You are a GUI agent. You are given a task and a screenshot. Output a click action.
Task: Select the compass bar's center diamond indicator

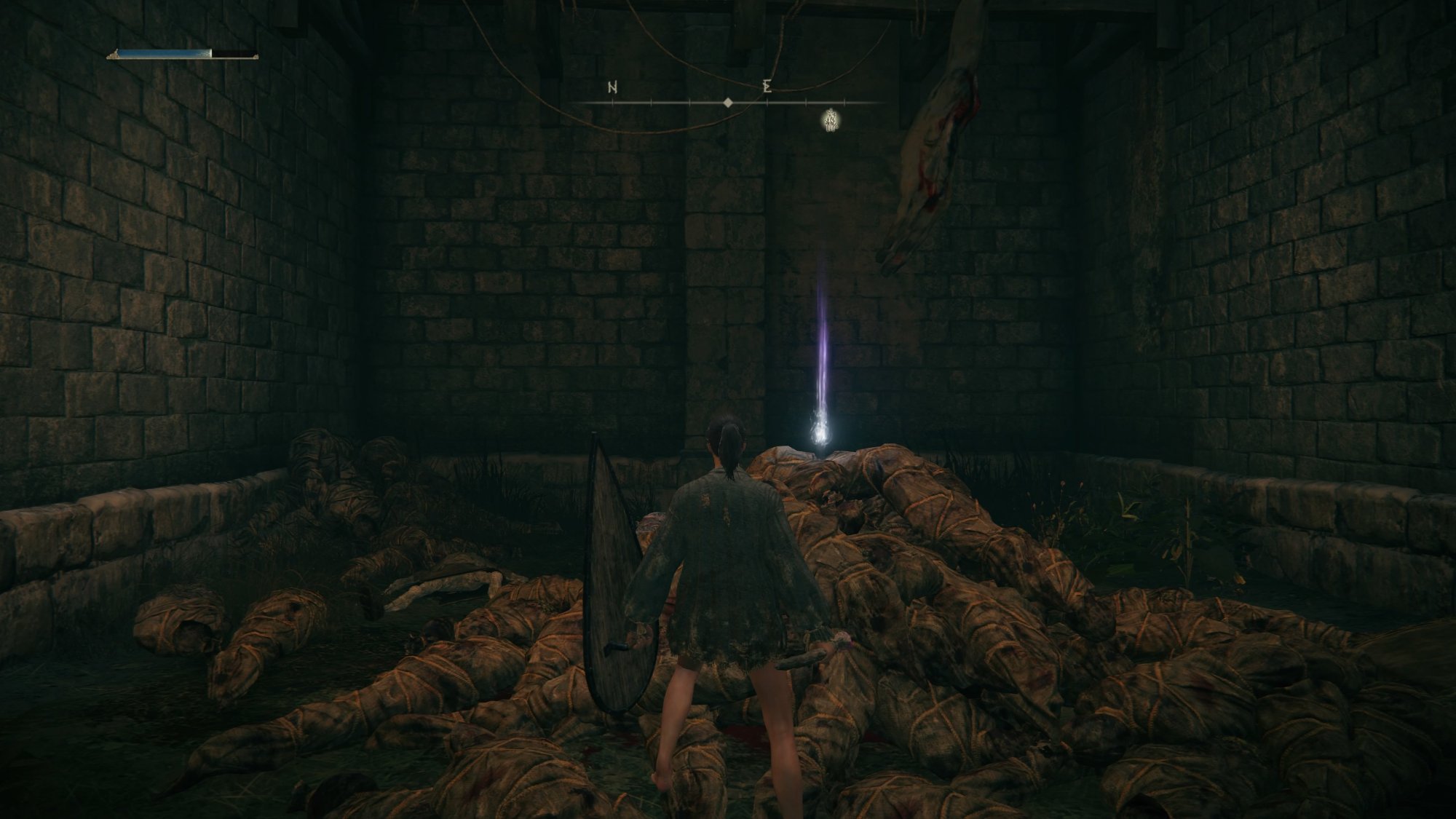[x=727, y=103]
